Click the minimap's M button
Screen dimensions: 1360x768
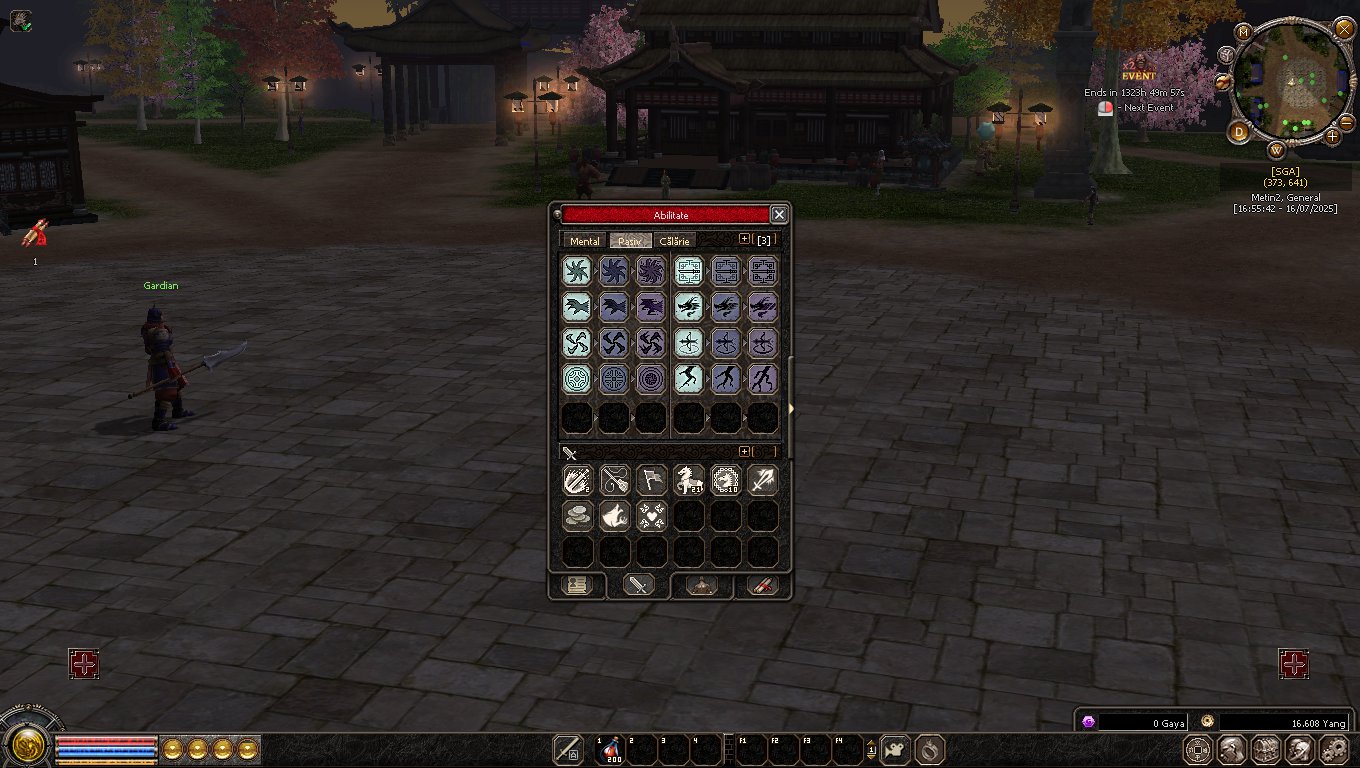click(1244, 32)
